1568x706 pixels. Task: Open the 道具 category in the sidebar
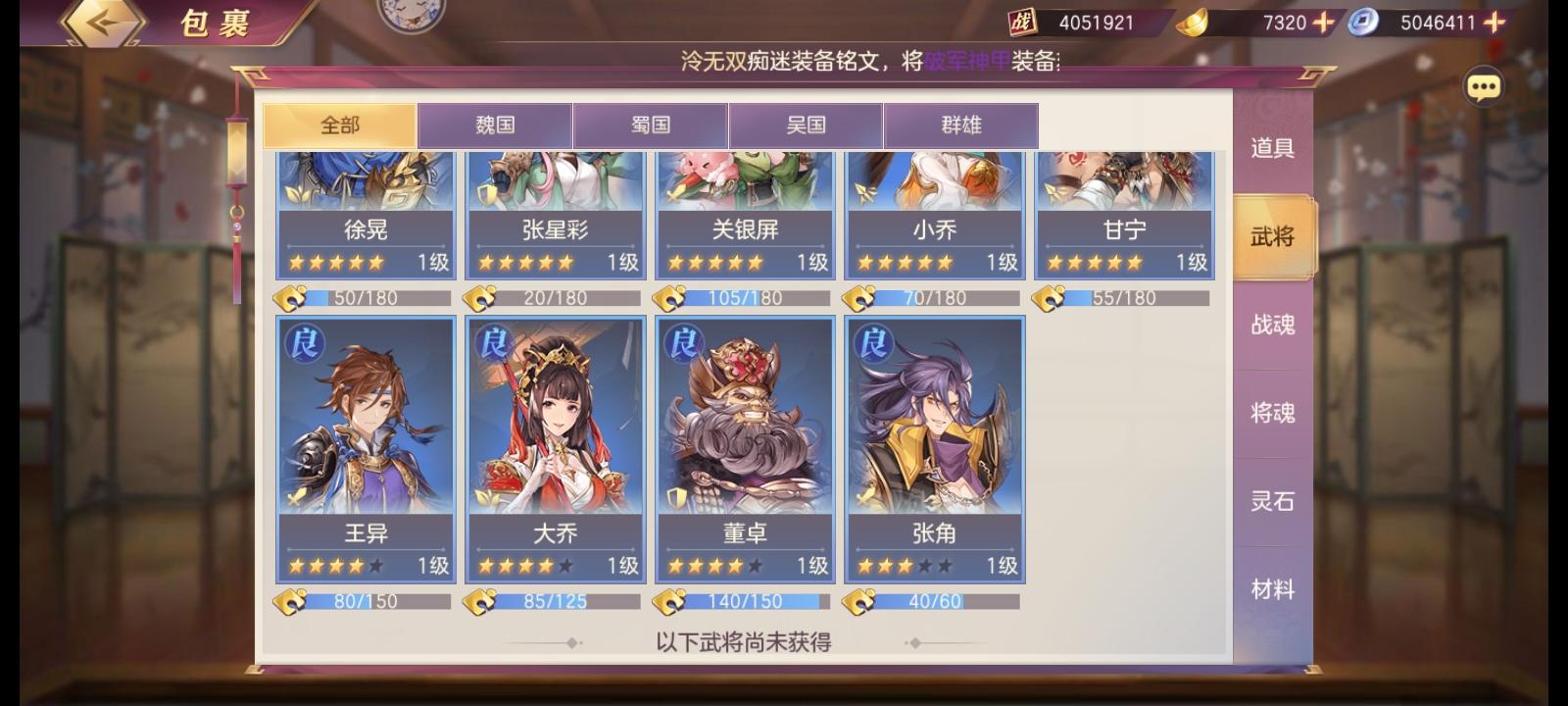pyautogui.click(x=1271, y=148)
